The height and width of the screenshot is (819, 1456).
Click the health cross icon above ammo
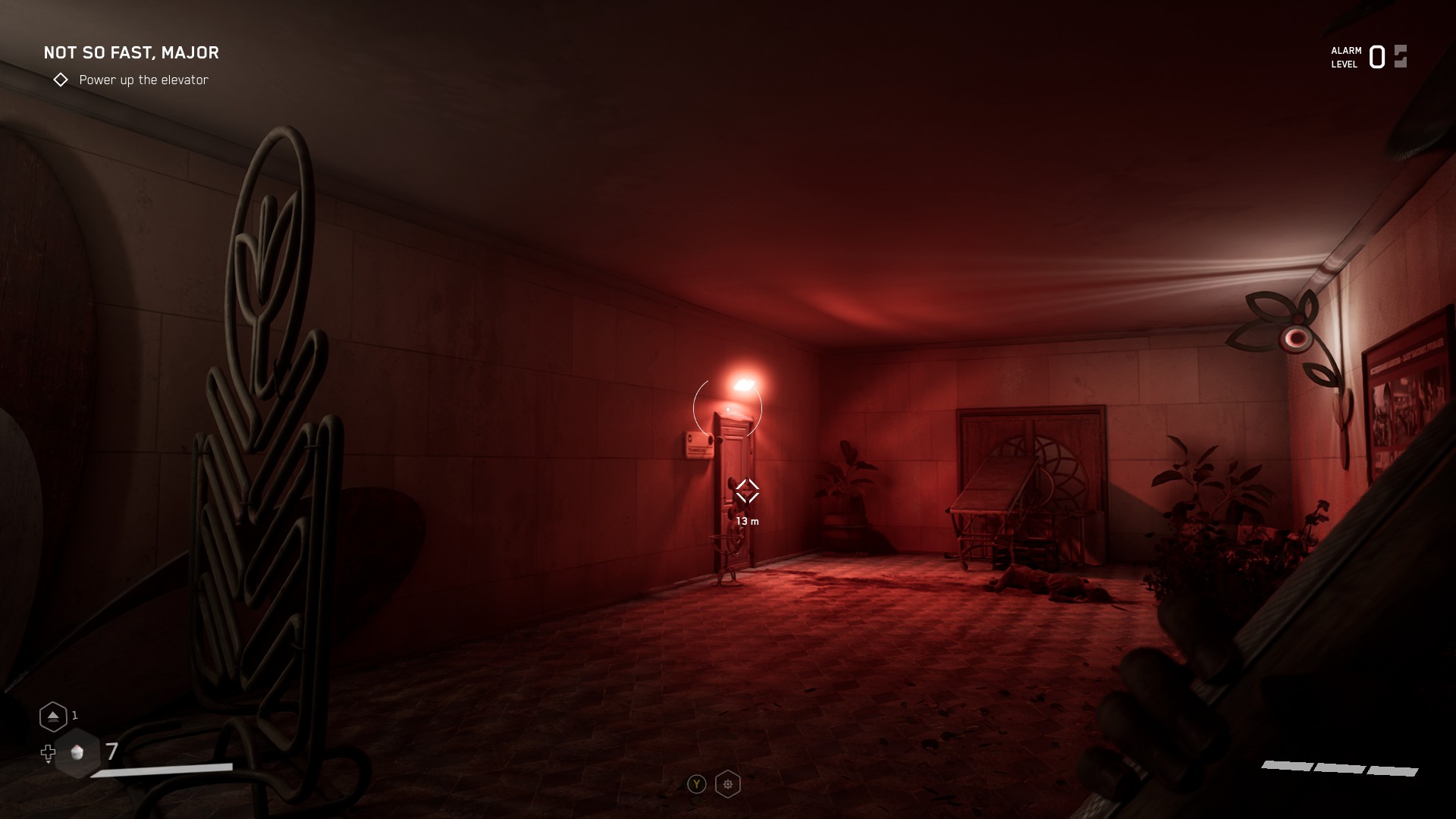click(48, 754)
